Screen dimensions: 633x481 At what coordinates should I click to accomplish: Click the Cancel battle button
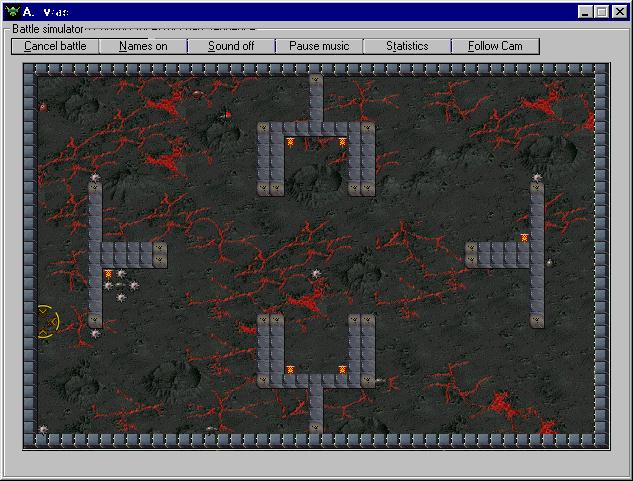click(x=56, y=46)
